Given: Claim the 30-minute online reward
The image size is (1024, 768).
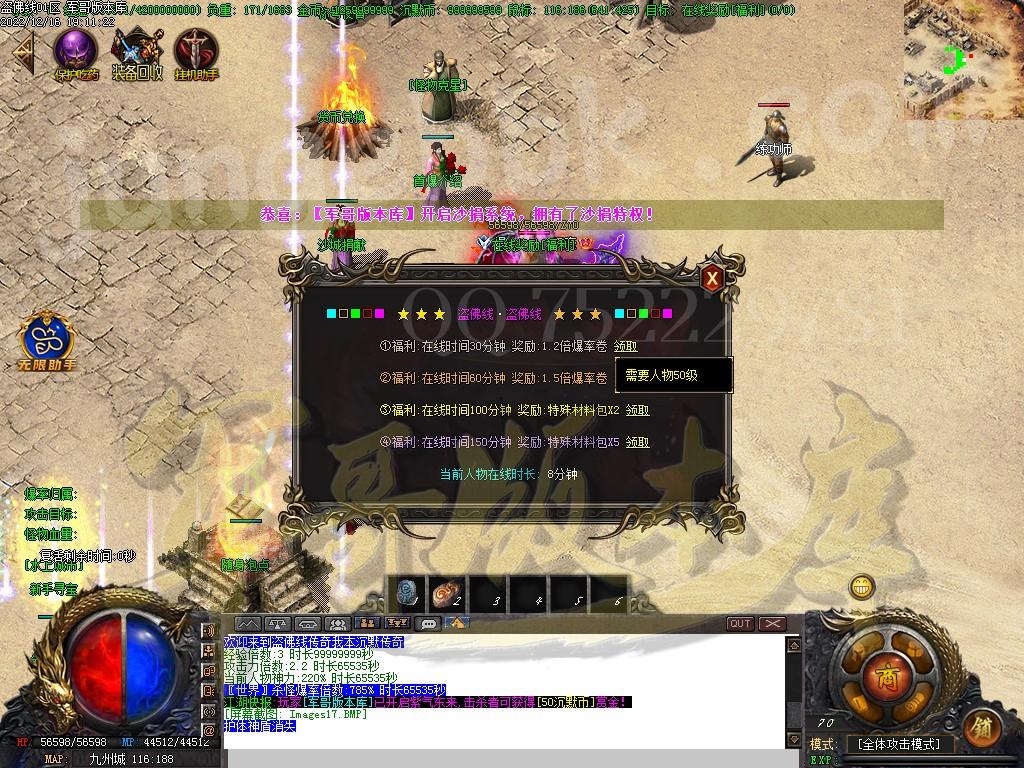Looking at the screenshot, I should coord(625,346).
